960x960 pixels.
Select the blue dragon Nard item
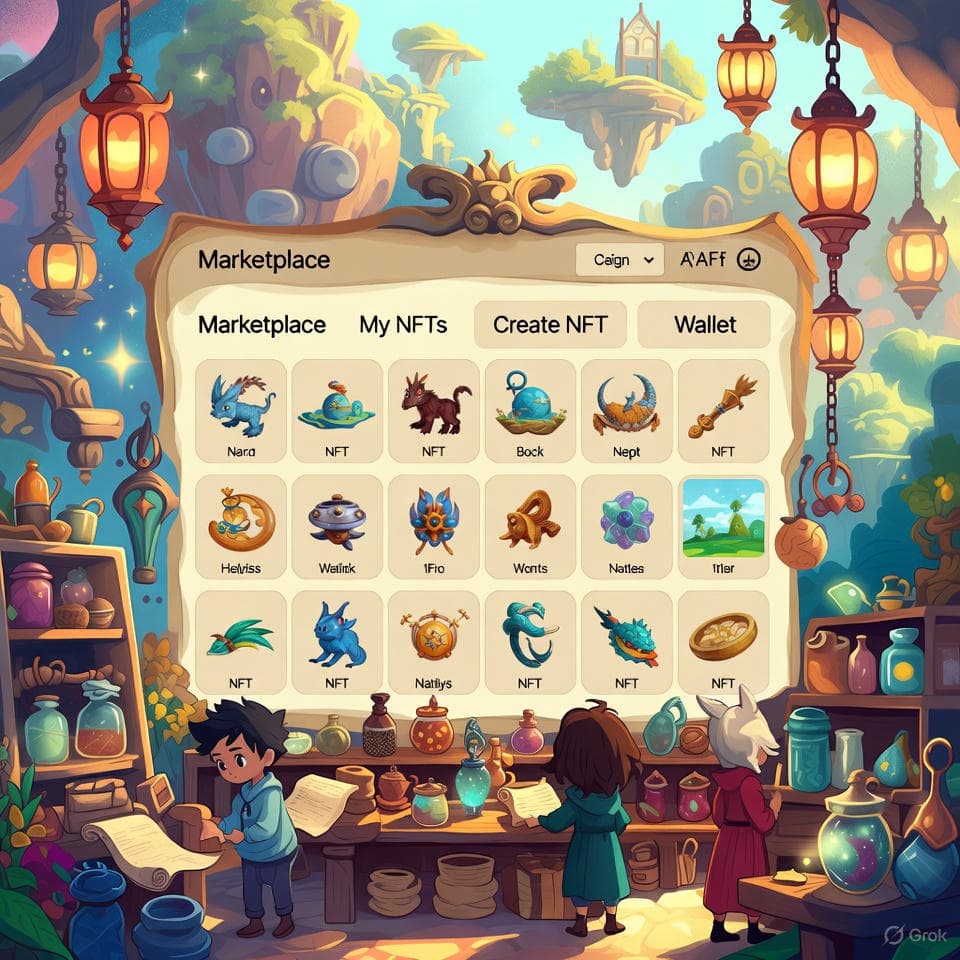point(241,410)
